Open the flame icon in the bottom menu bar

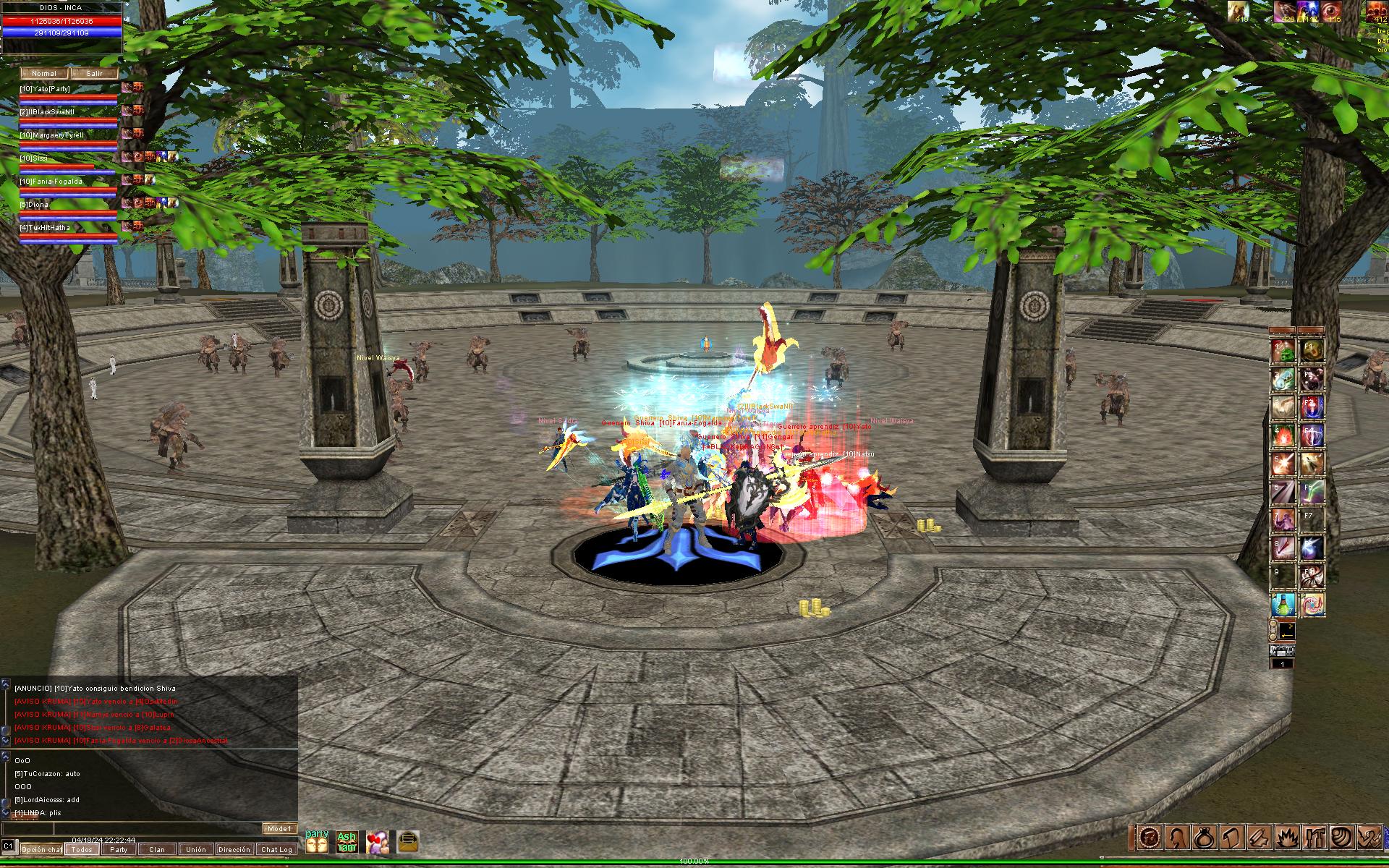tap(1288, 838)
